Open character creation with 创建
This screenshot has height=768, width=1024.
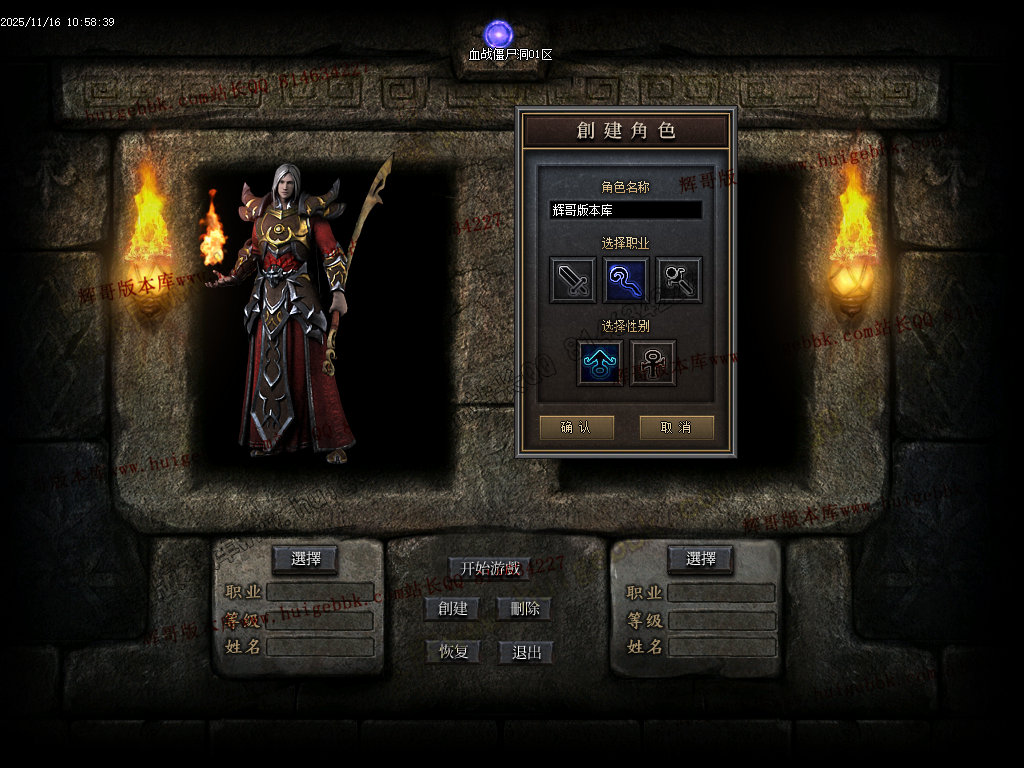[452, 608]
